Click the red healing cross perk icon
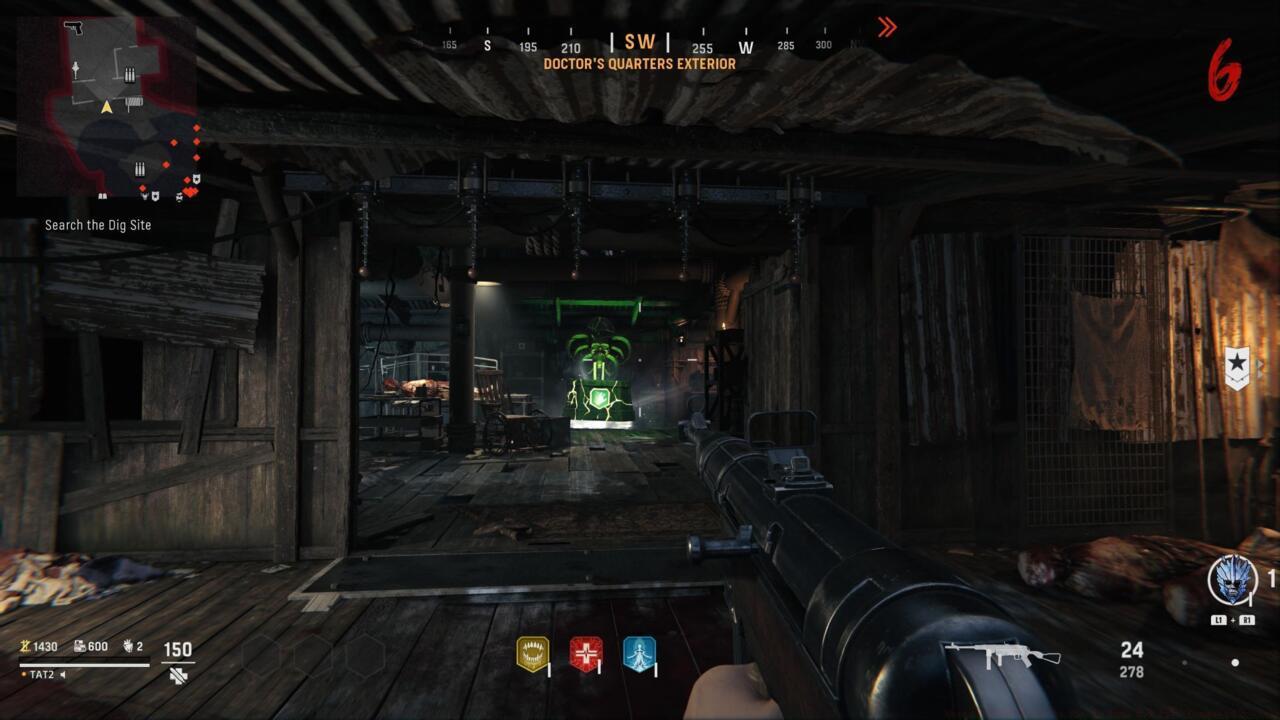This screenshot has height=720, width=1280. pos(587,653)
